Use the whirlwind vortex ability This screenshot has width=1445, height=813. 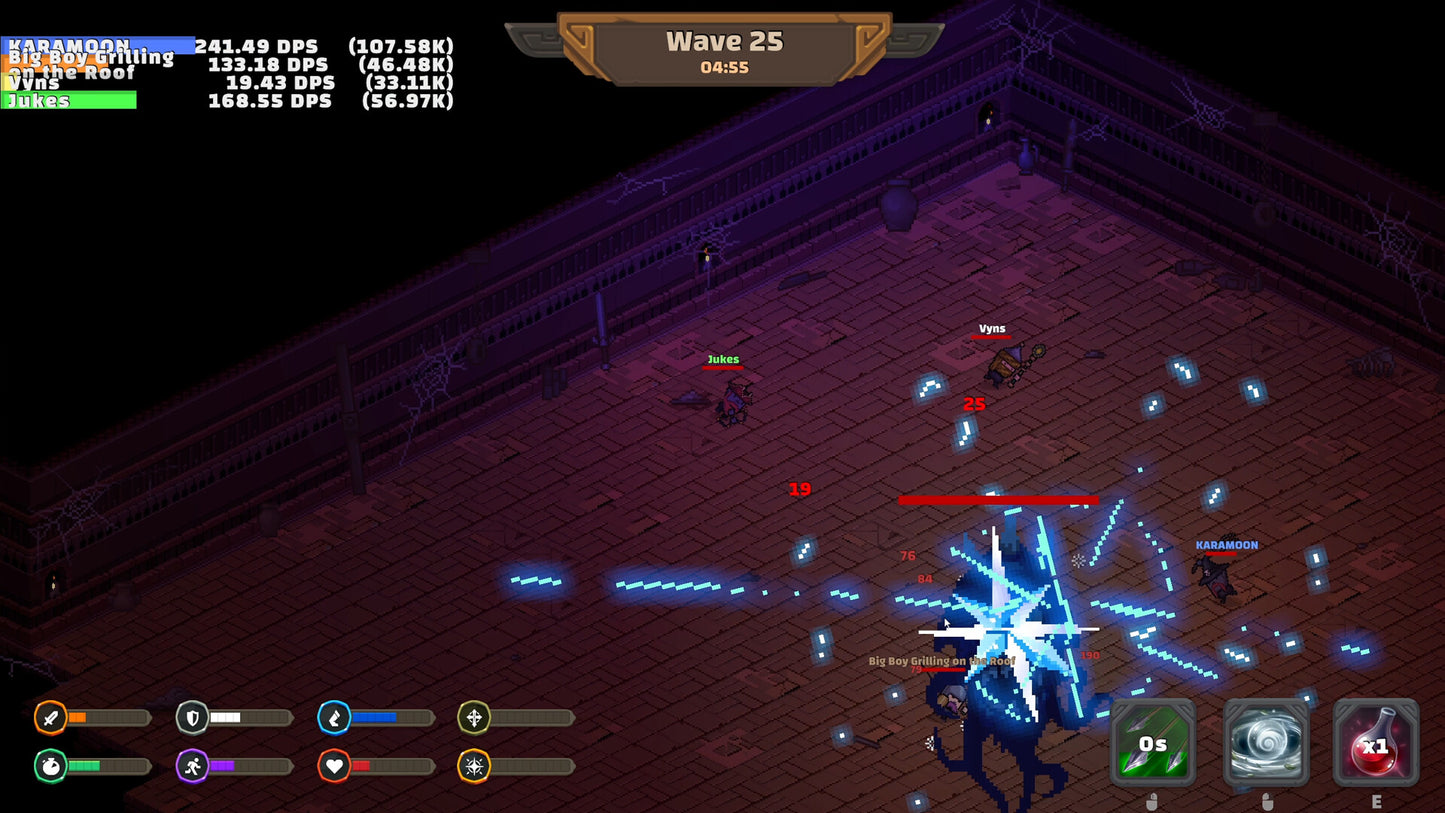coord(1265,742)
